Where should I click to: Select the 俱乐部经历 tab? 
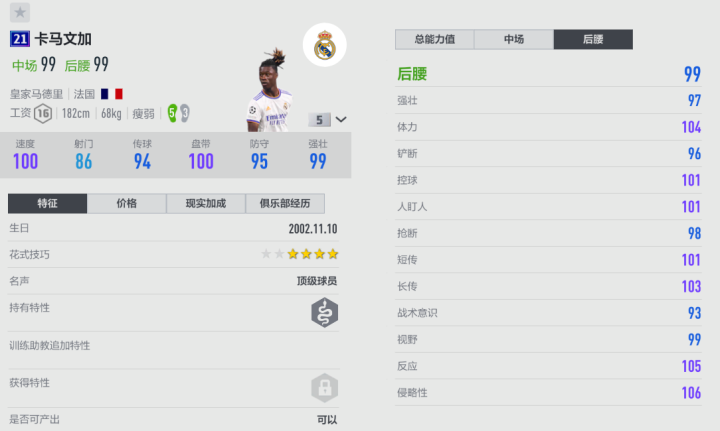click(x=284, y=203)
